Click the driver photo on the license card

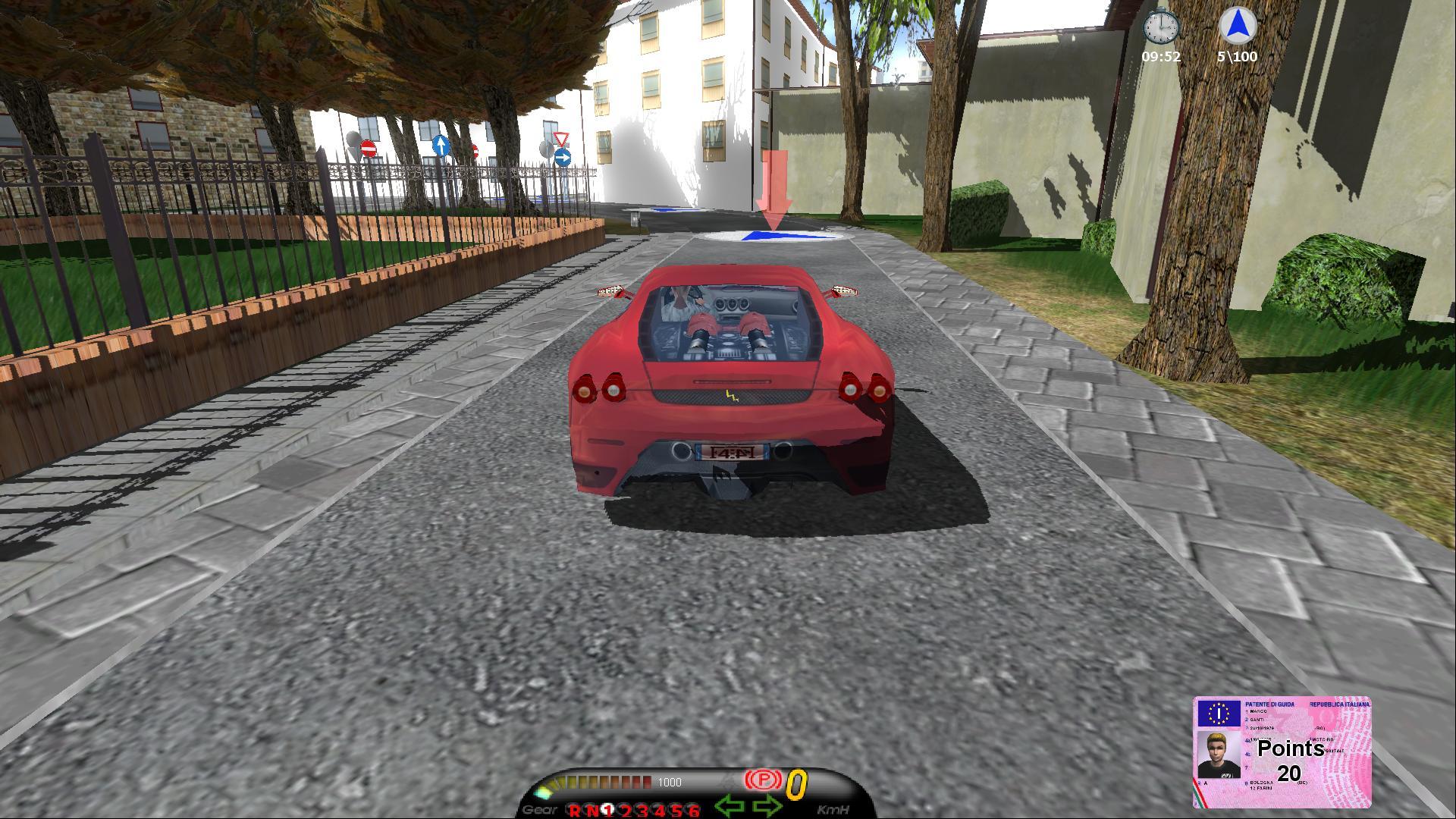(1220, 755)
